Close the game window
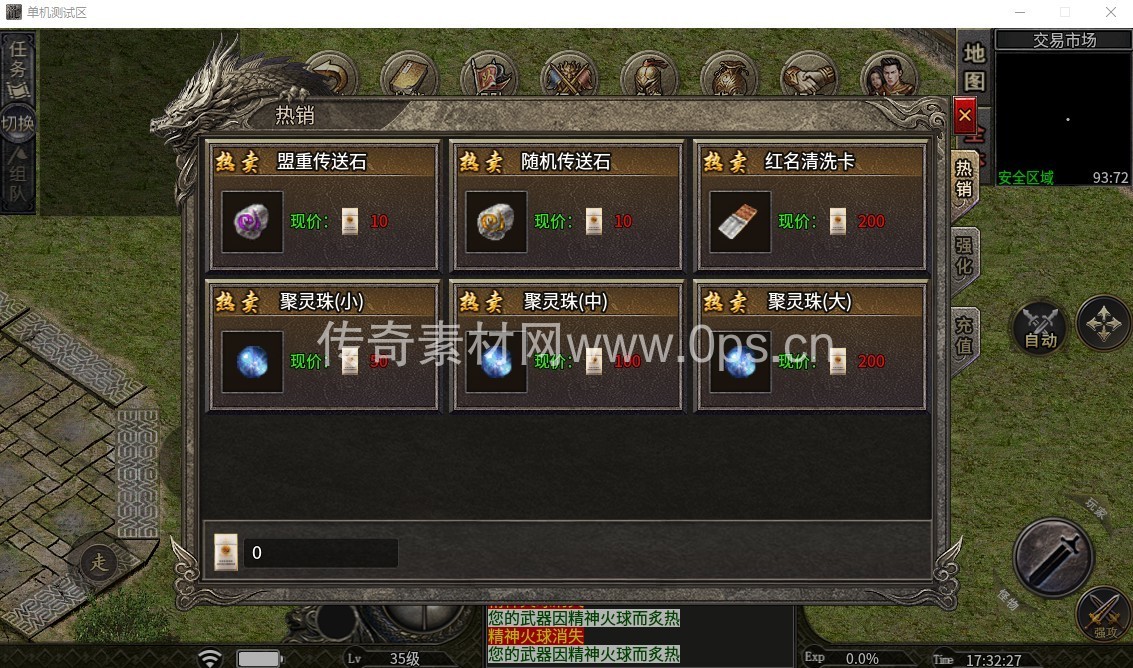Viewport: 1133px width, 668px height. coord(1110,12)
